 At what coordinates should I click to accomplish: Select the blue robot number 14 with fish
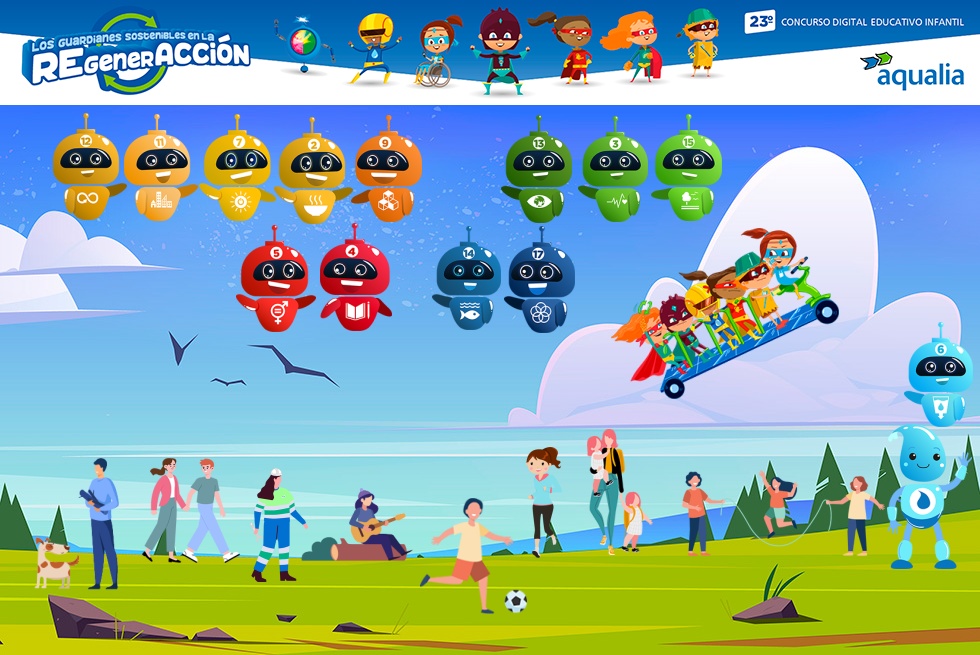click(x=468, y=284)
